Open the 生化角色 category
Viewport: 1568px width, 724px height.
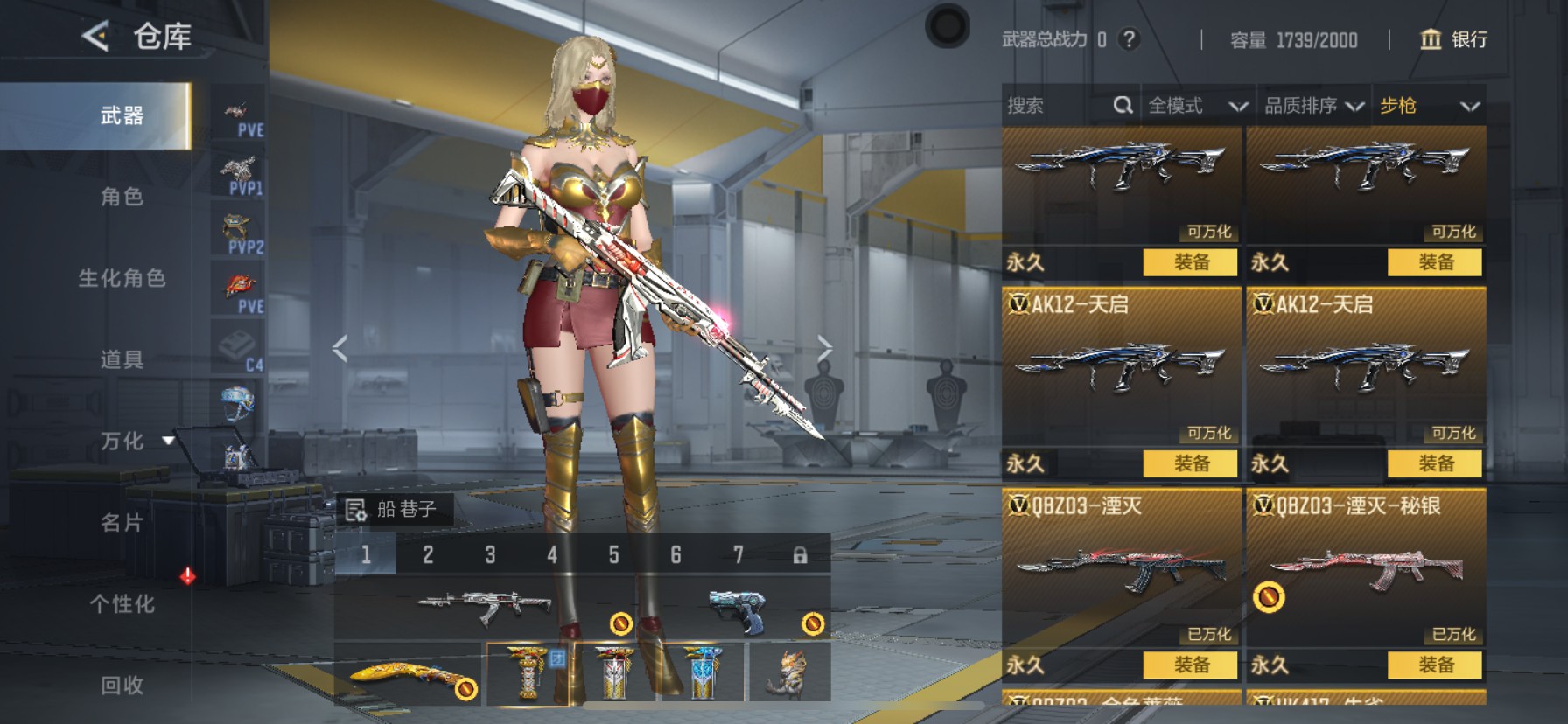tap(122, 278)
